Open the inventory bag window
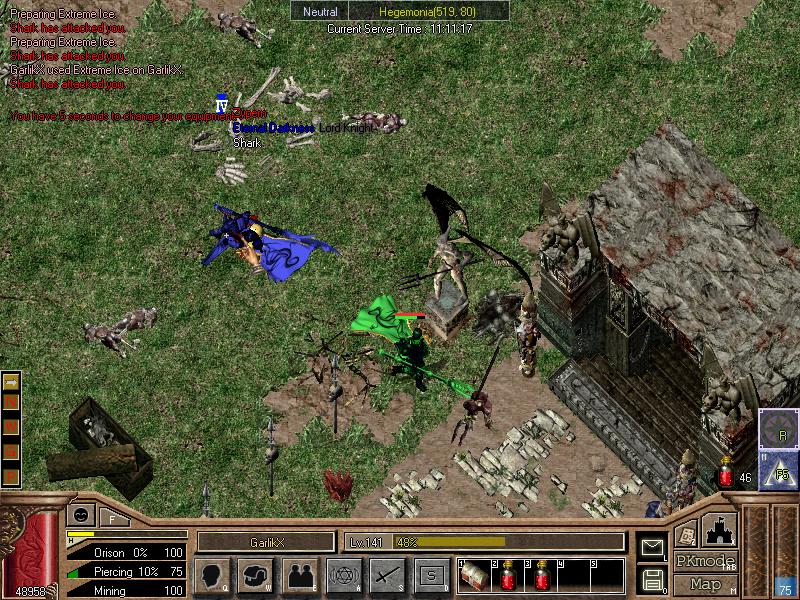 tap(256, 574)
